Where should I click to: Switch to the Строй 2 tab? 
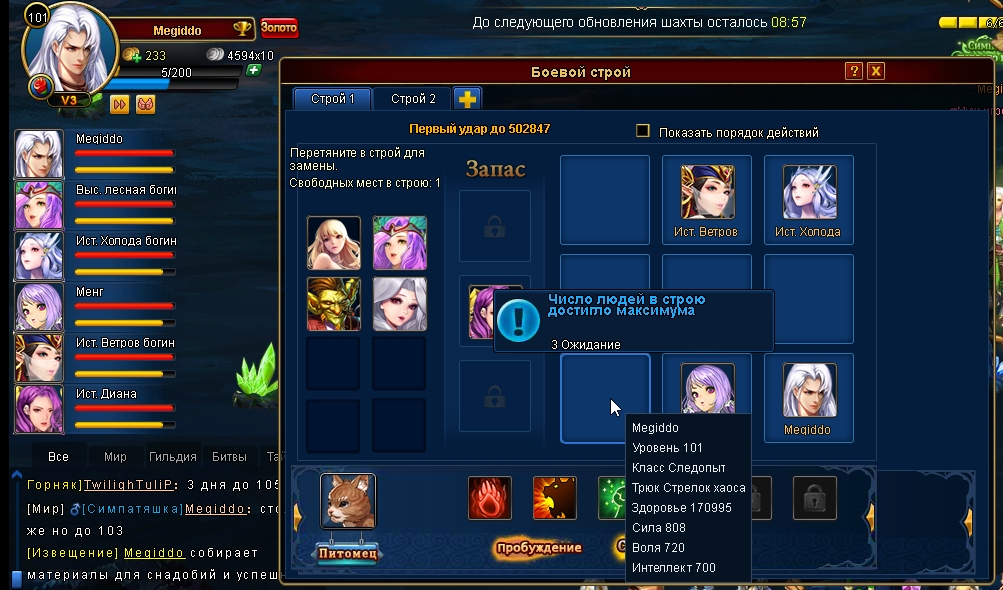point(413,99)
